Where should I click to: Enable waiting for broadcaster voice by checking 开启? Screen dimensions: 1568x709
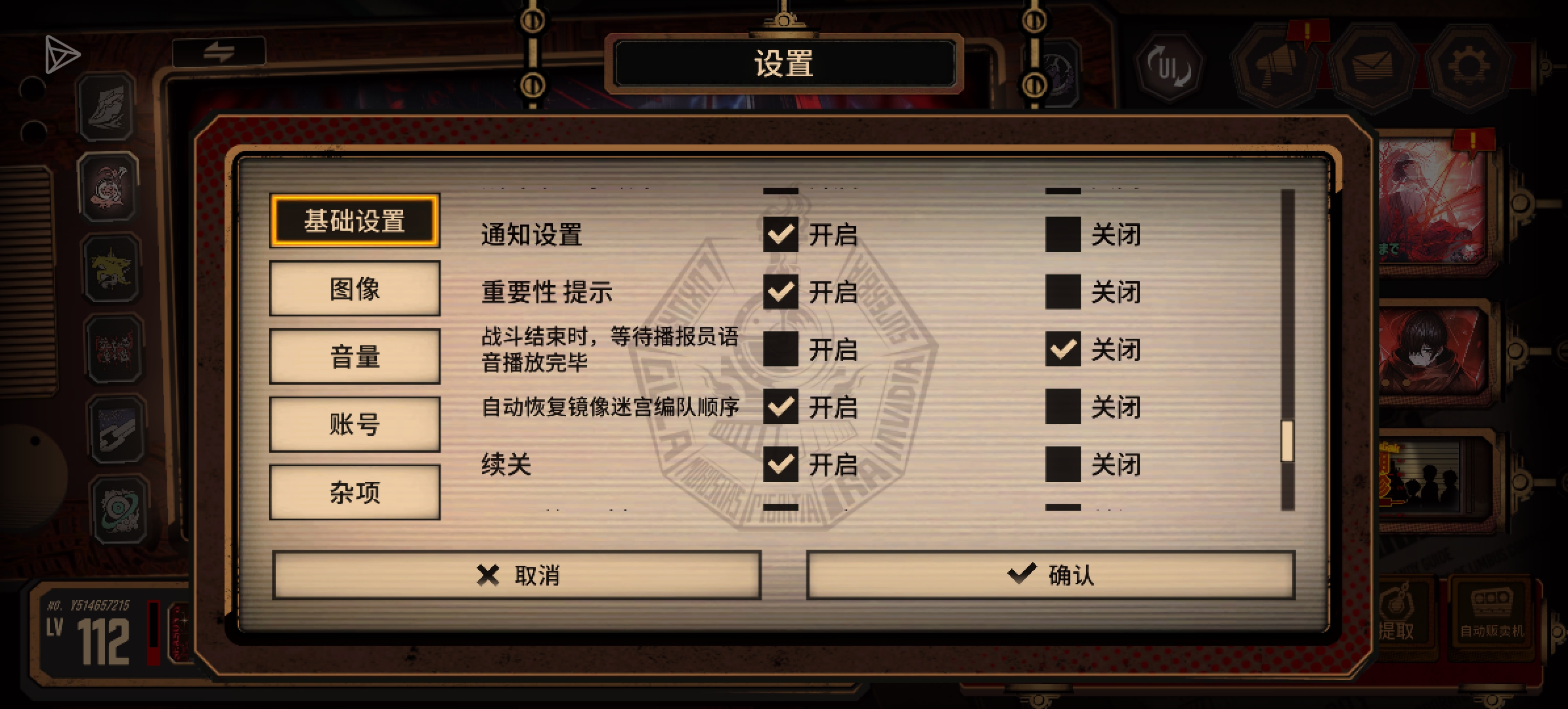[x=781, y=350]
